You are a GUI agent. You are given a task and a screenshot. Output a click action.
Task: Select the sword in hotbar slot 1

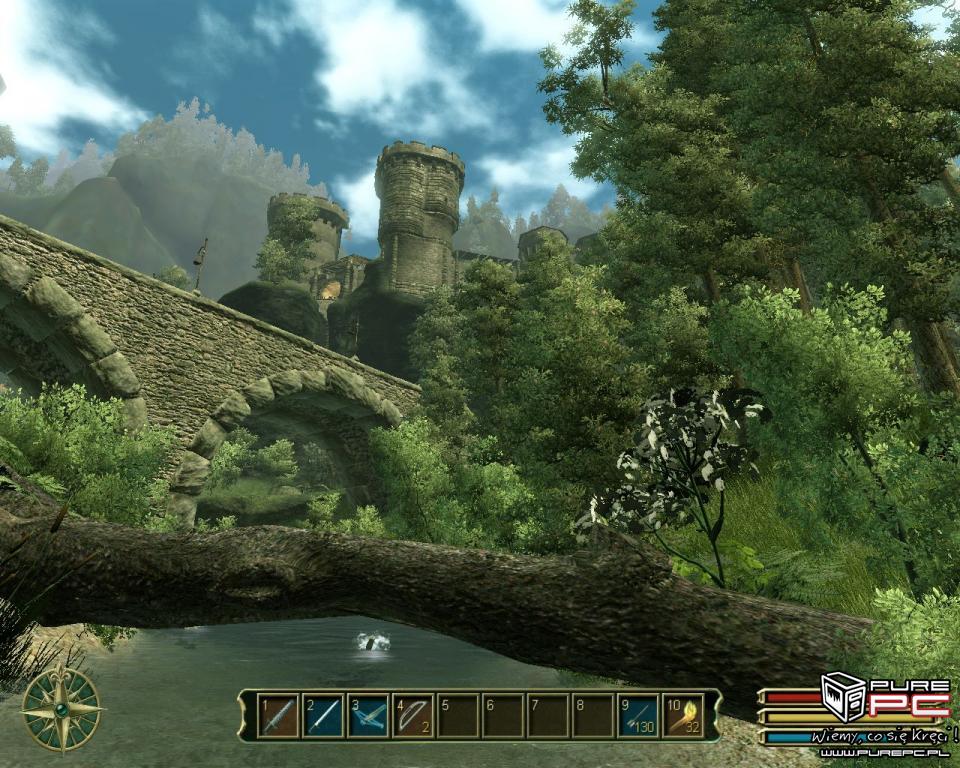click(279, 716)
